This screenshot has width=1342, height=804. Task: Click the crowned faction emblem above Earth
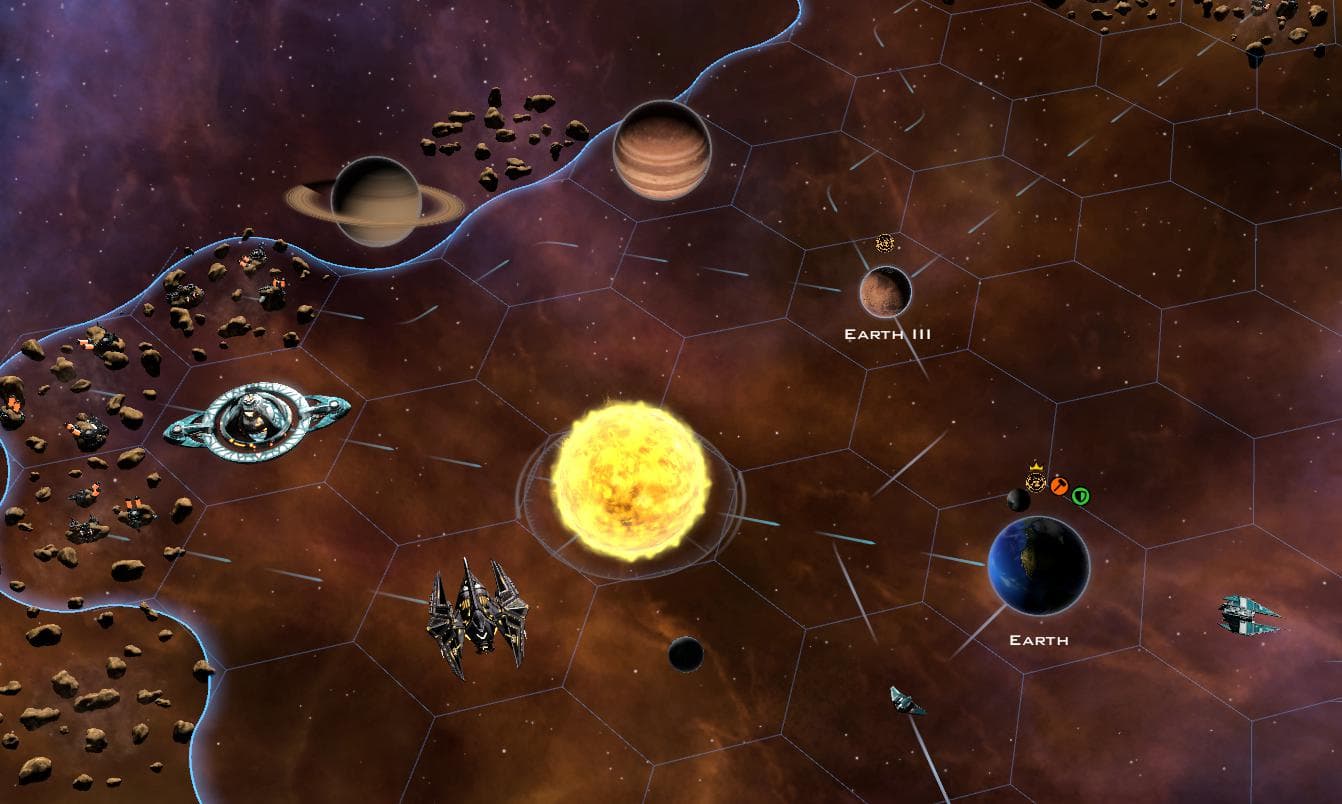tap(1036, 483)
